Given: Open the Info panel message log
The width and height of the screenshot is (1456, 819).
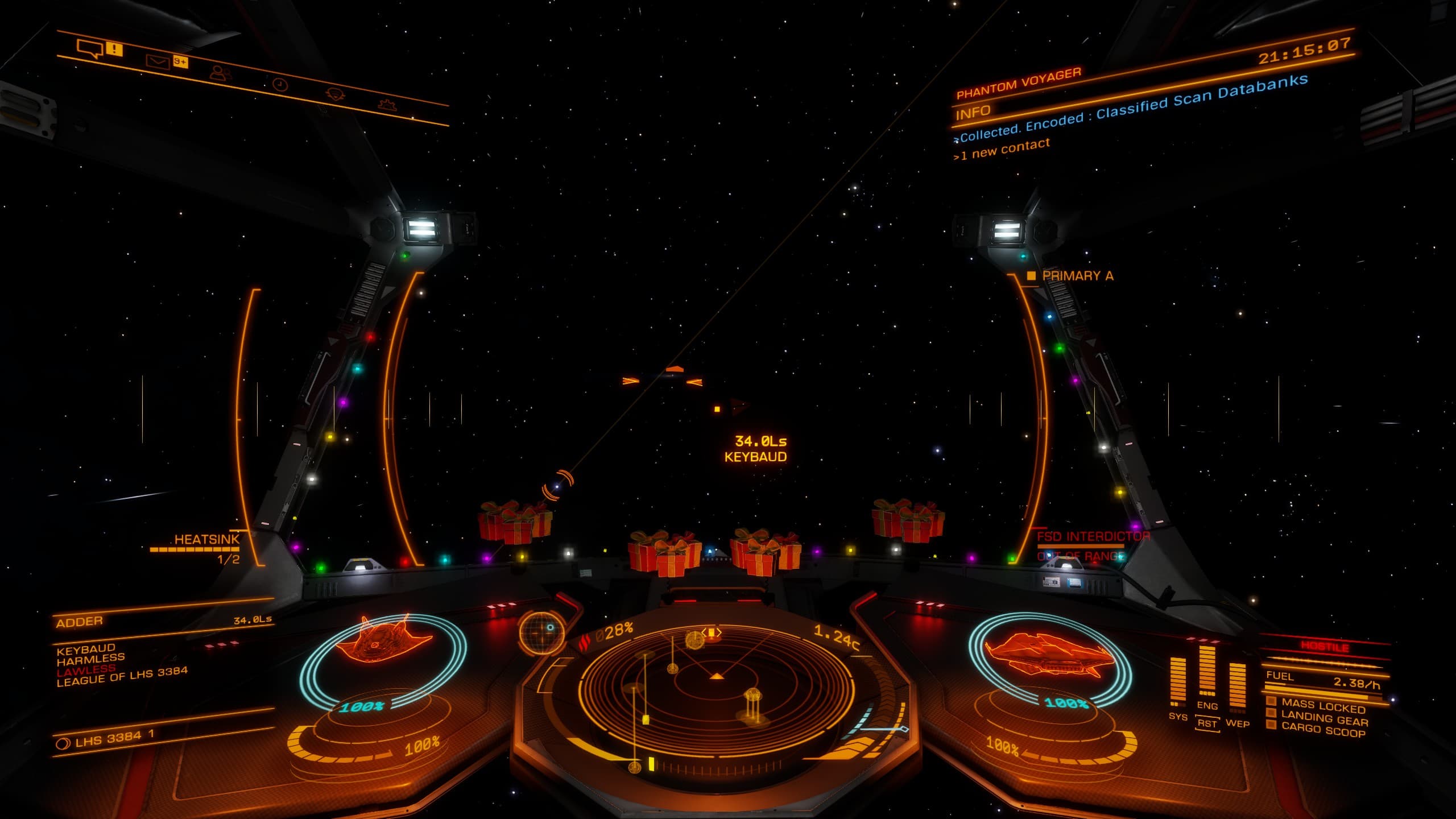Looking at the screenshot, I should pyautogui.click(x=974, y=113).
